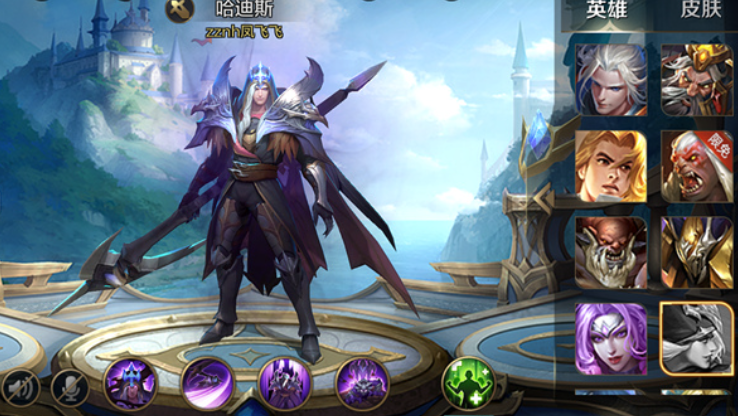Image resolution: width=738 pixels, height=416 pixels.
Task: Click the crossed-weapons role icon beside 哈迪斯
Action: [x=180, y=10]
